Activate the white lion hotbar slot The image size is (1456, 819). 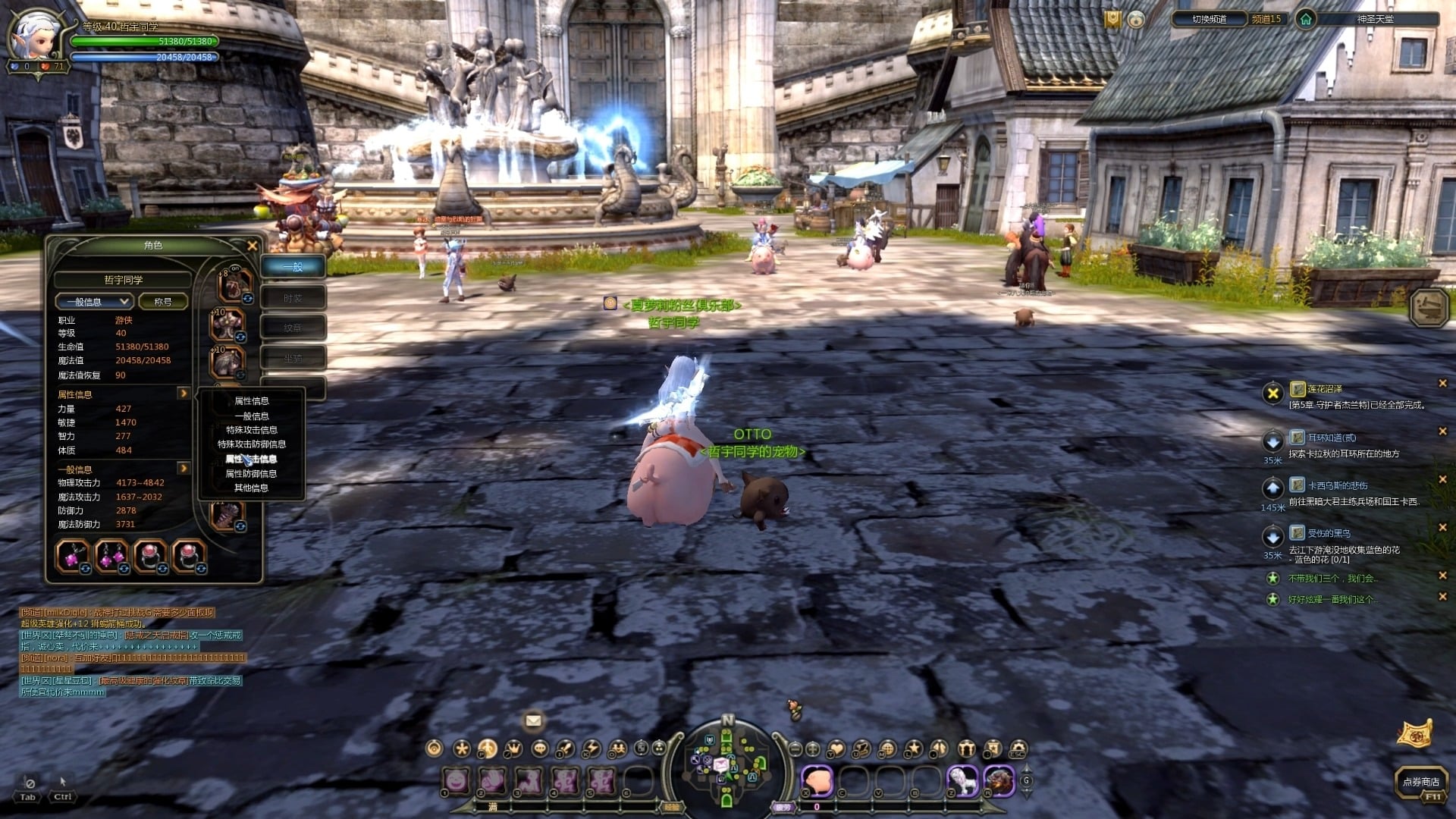tap(962, 781)
